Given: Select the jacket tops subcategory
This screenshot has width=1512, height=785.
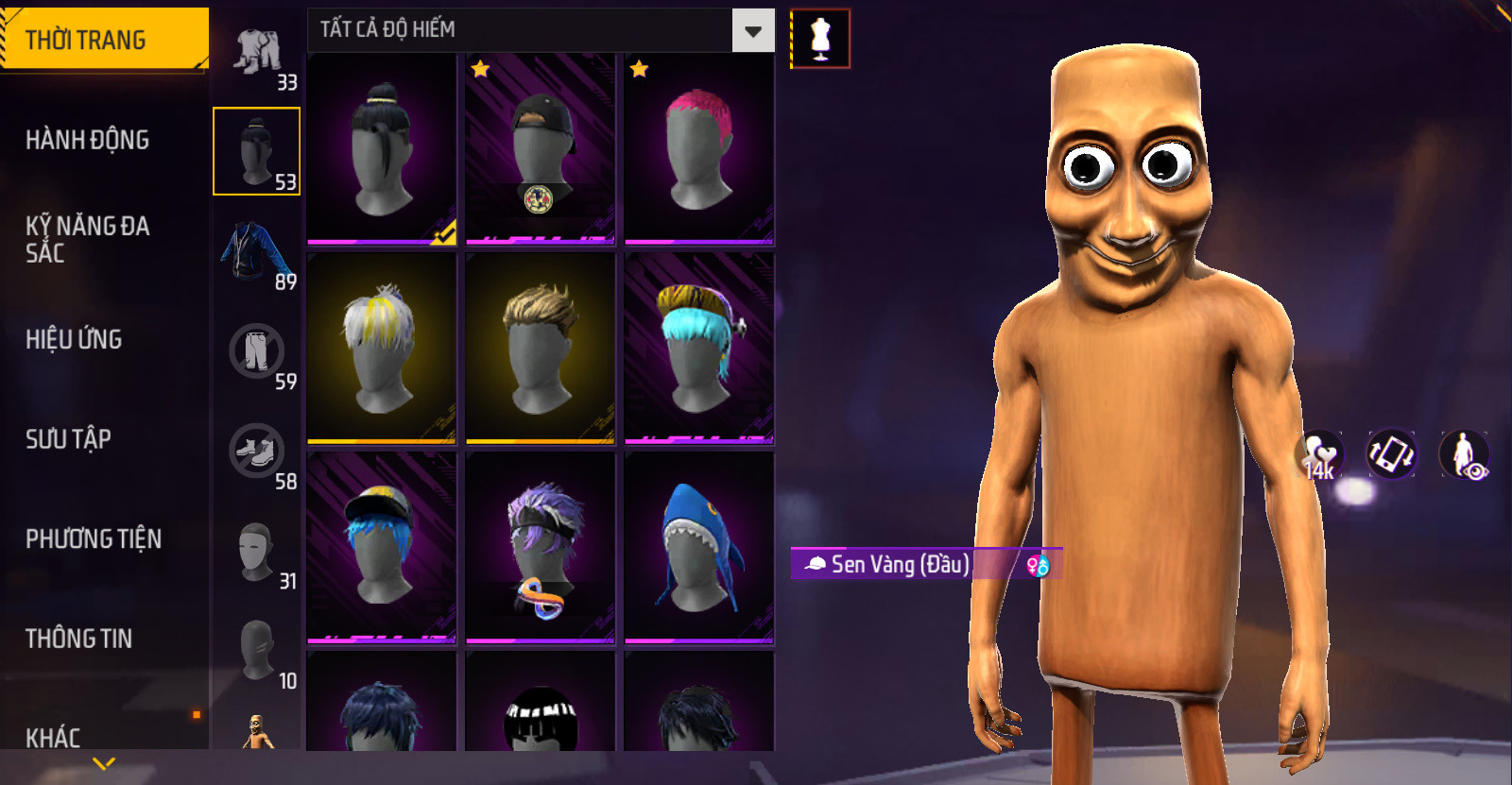Looking at the screenshot, I should click(256, 252).
